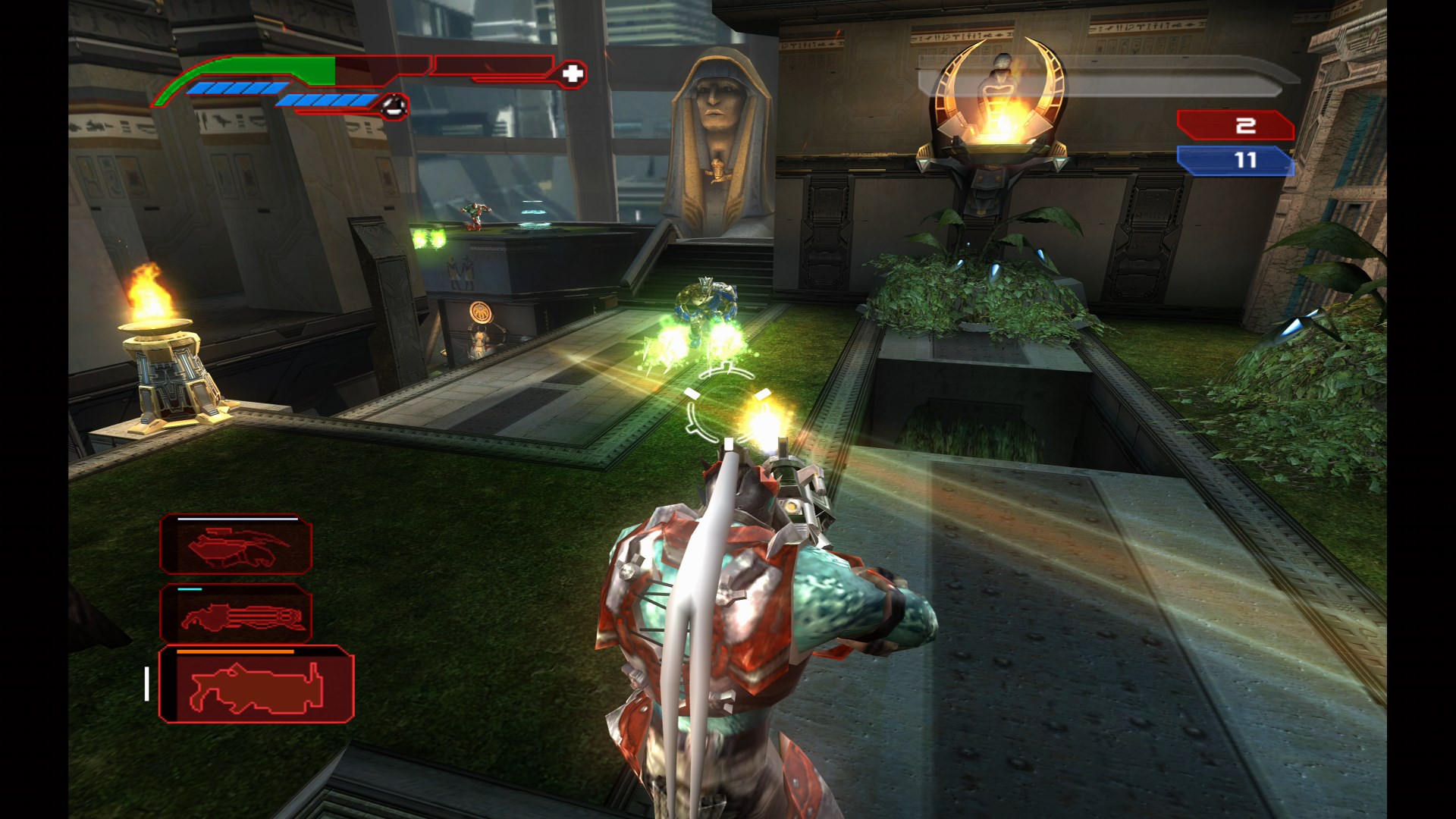This screenshot has height=819, width=1456.
Task: Select the first weapon icon in the loadout
Action: pyautogui.click(x=235, y=544)
